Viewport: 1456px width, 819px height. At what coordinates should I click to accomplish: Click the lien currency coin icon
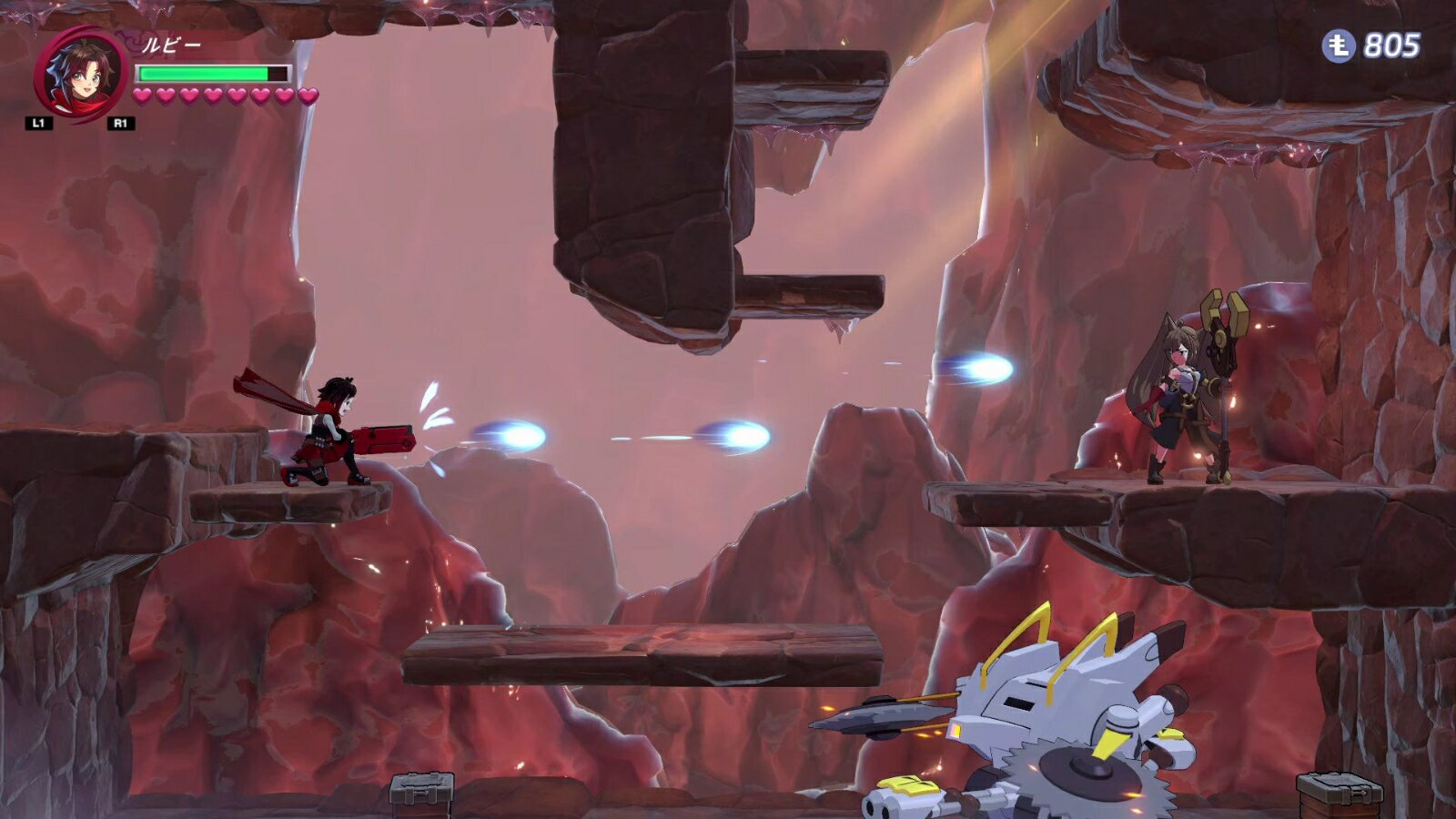[x=1339, y=44]
